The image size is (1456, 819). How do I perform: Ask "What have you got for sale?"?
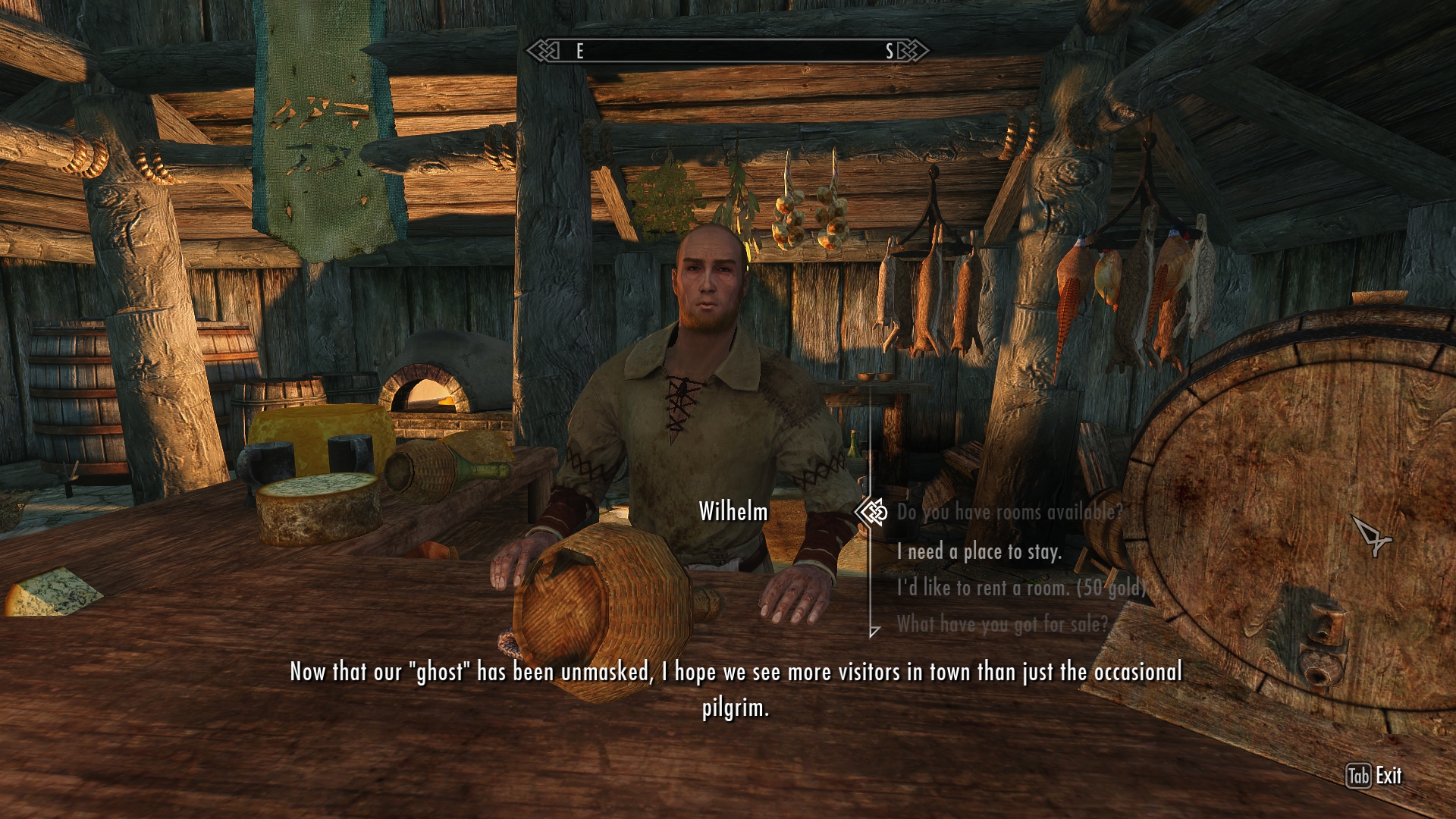[x=1002, y=624]
